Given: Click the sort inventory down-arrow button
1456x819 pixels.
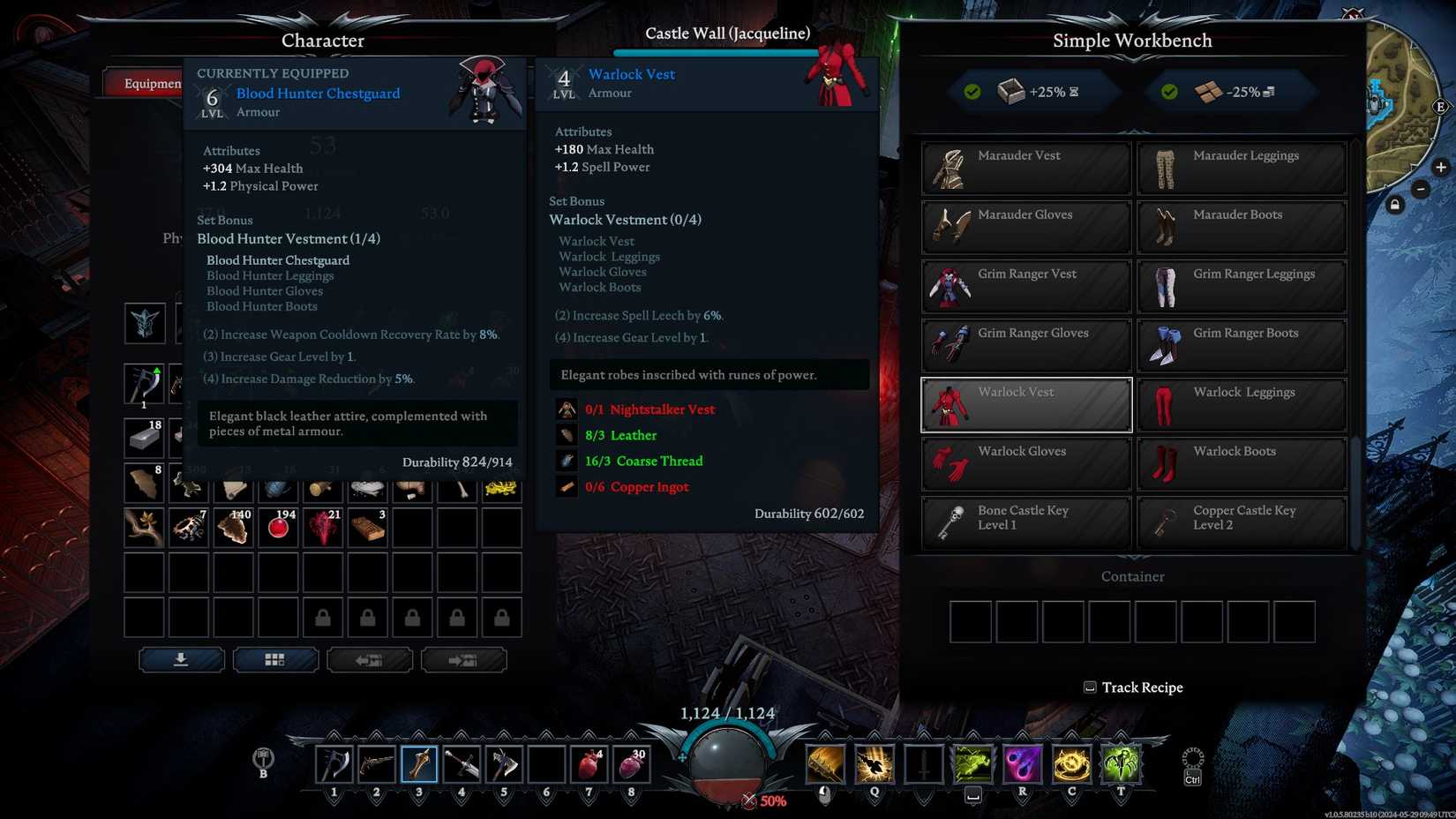Looking at the screenshot, I should click(182, 659).
